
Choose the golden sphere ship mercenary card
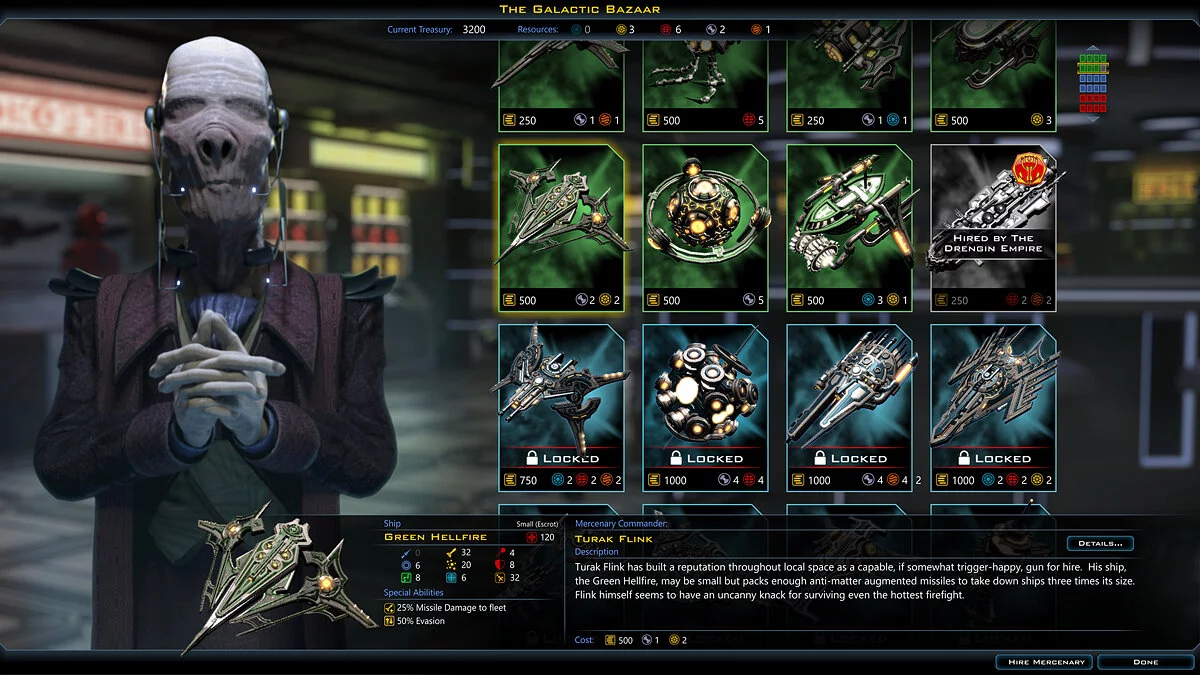[x=705, y=228]
